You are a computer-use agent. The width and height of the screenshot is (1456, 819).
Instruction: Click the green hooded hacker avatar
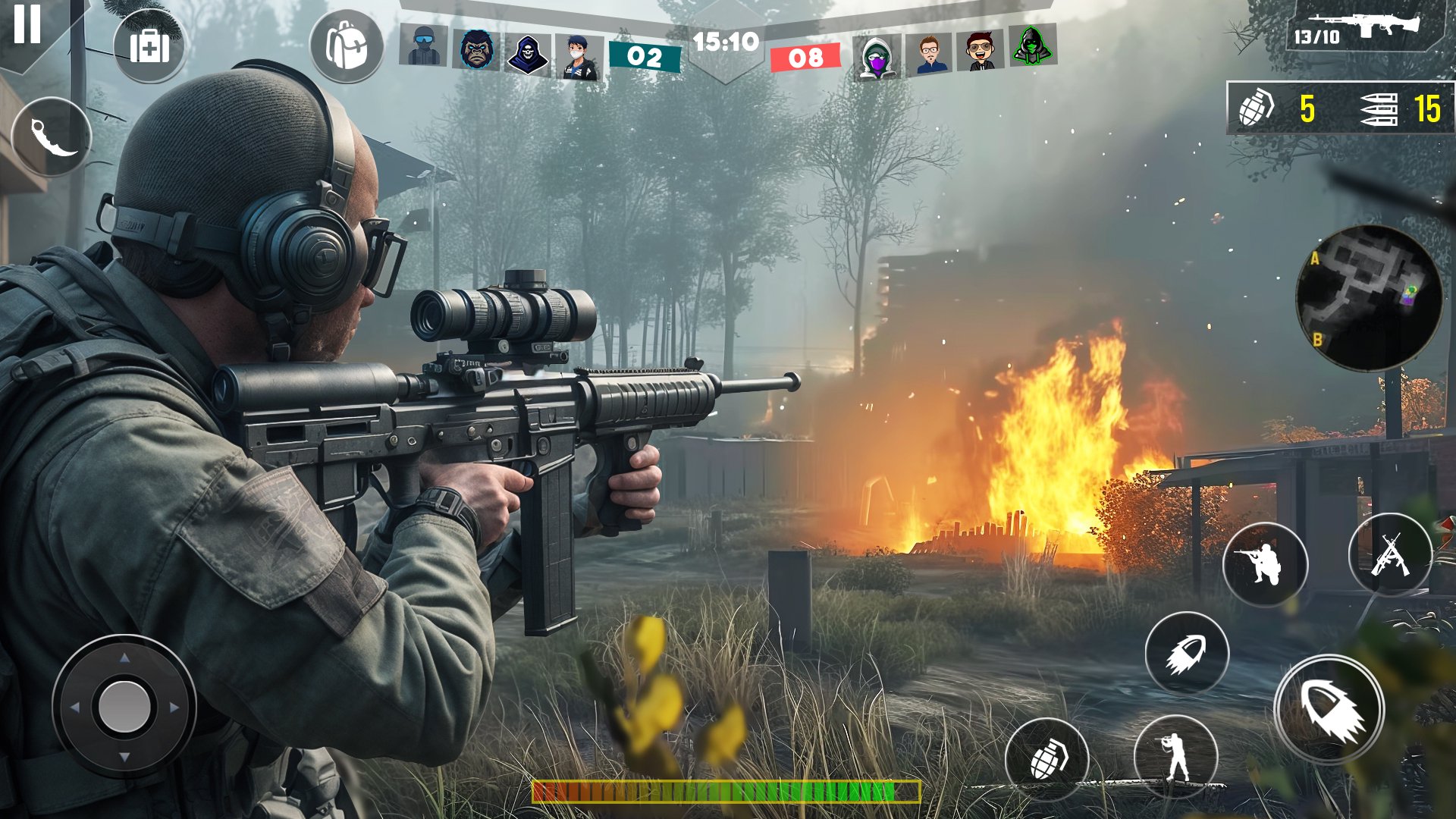1032,45
